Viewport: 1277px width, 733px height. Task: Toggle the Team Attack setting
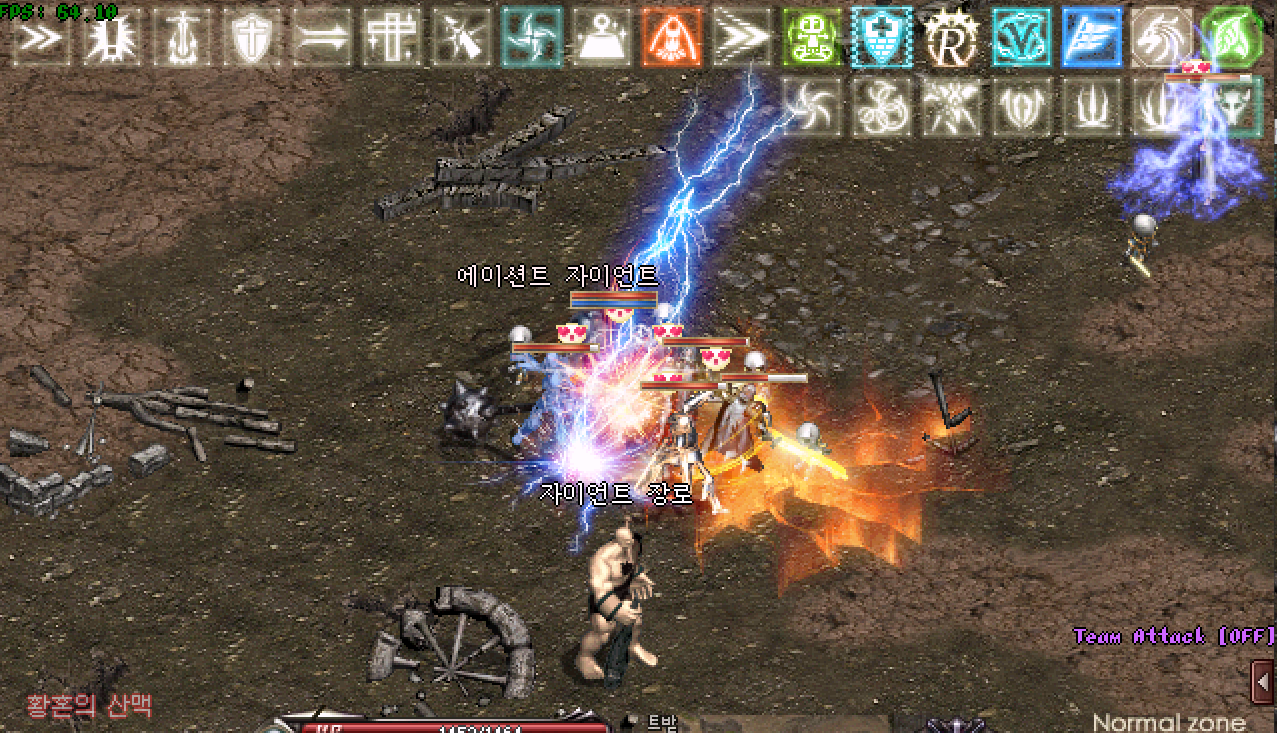(1174, 637)
